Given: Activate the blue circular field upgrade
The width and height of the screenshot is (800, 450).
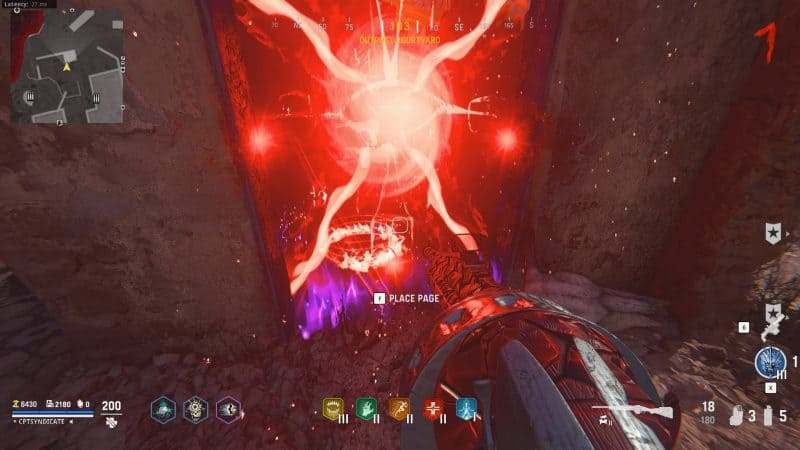Looking at the screenshot, I should point(770,363).
